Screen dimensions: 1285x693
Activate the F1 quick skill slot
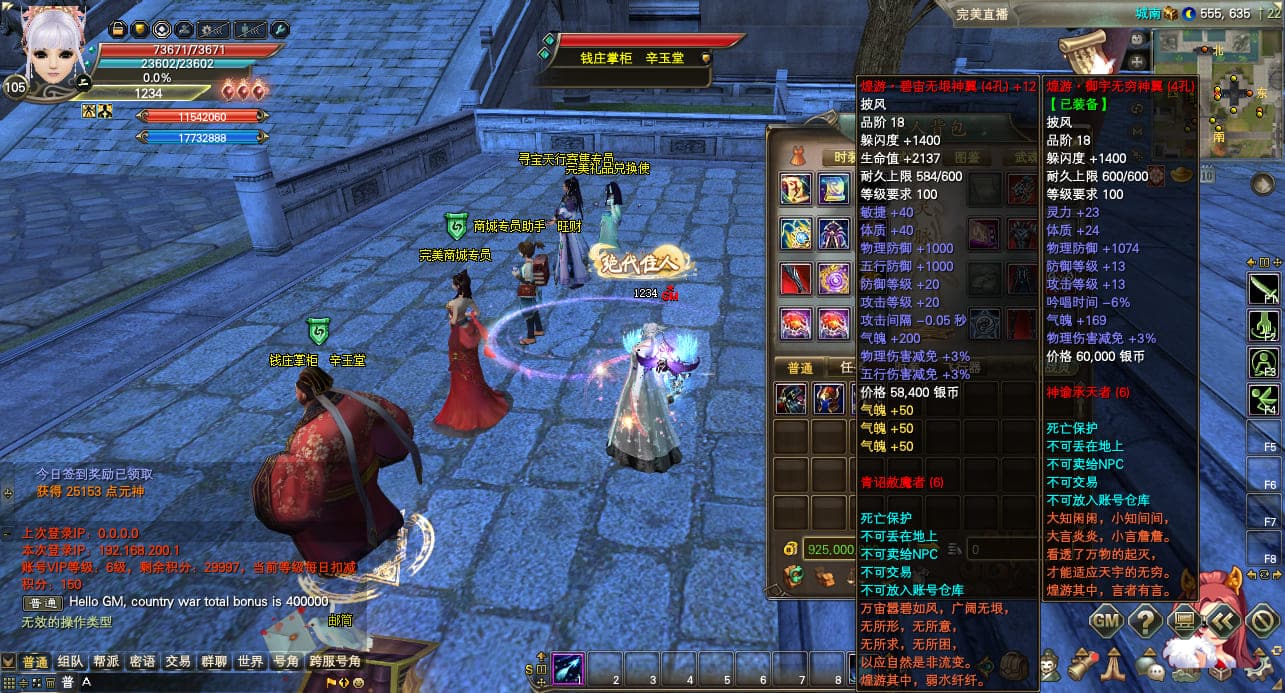click(x=1264, y=290)
